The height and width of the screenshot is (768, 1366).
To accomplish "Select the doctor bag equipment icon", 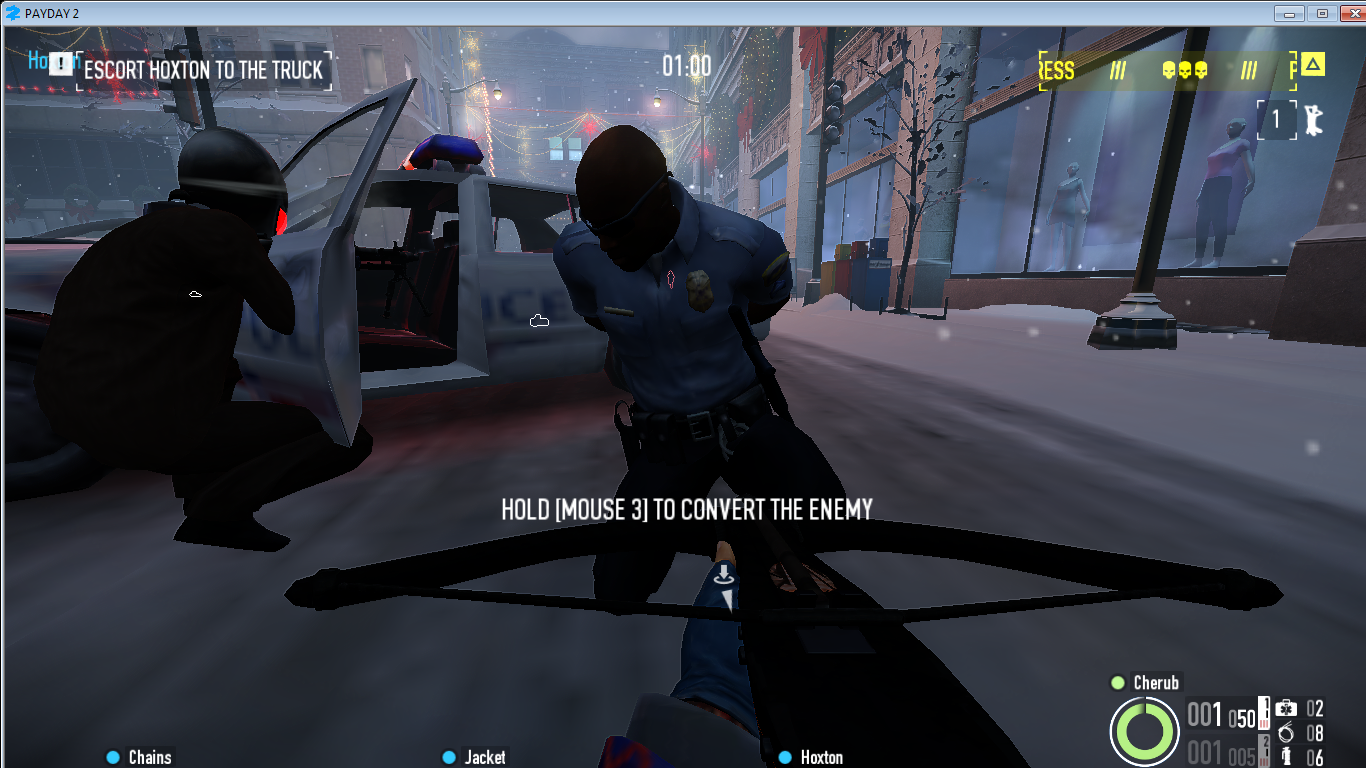I will (x=1286, y=709).
